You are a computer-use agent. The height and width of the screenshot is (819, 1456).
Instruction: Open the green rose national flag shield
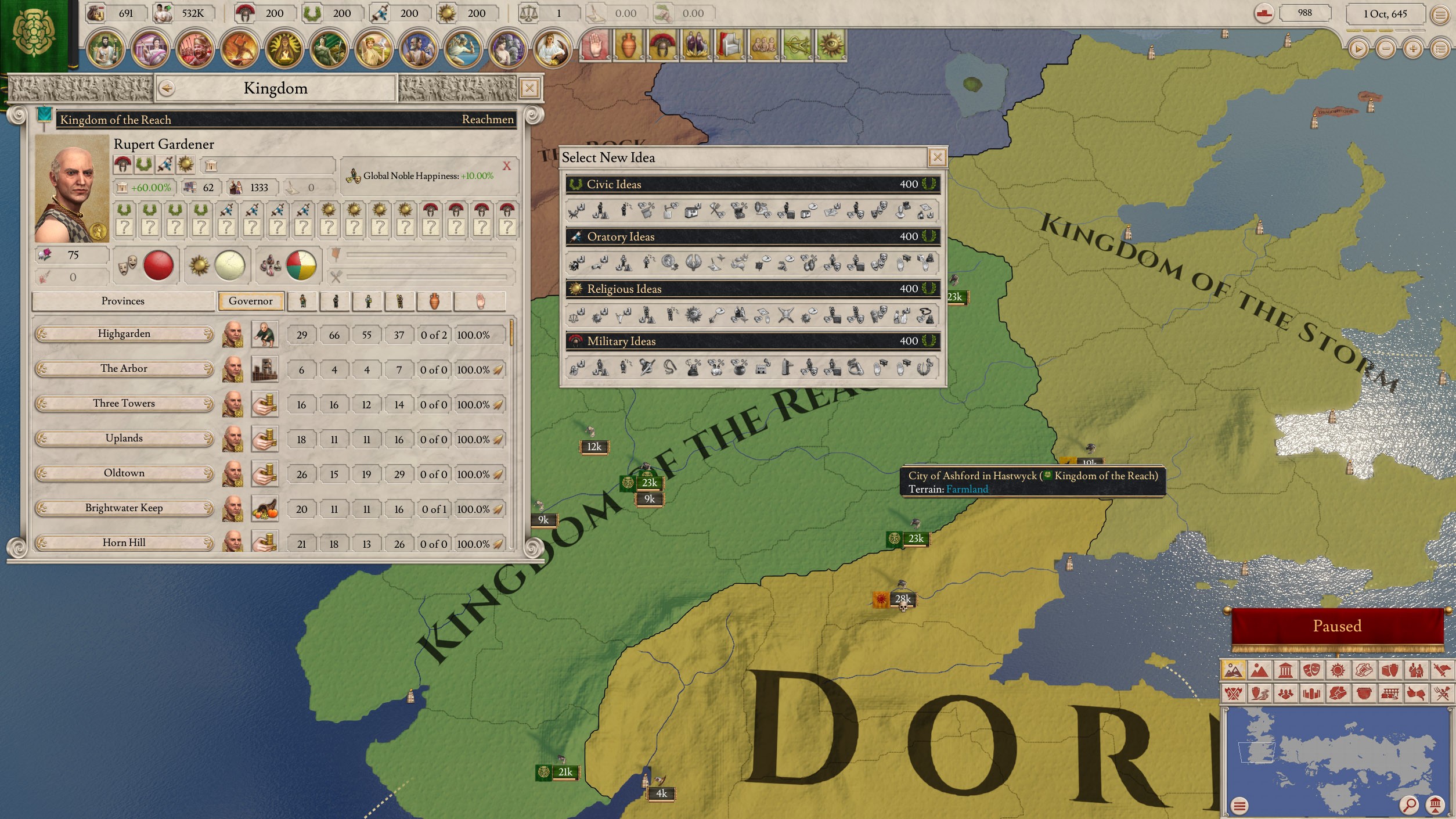click(x=35, y=35)
